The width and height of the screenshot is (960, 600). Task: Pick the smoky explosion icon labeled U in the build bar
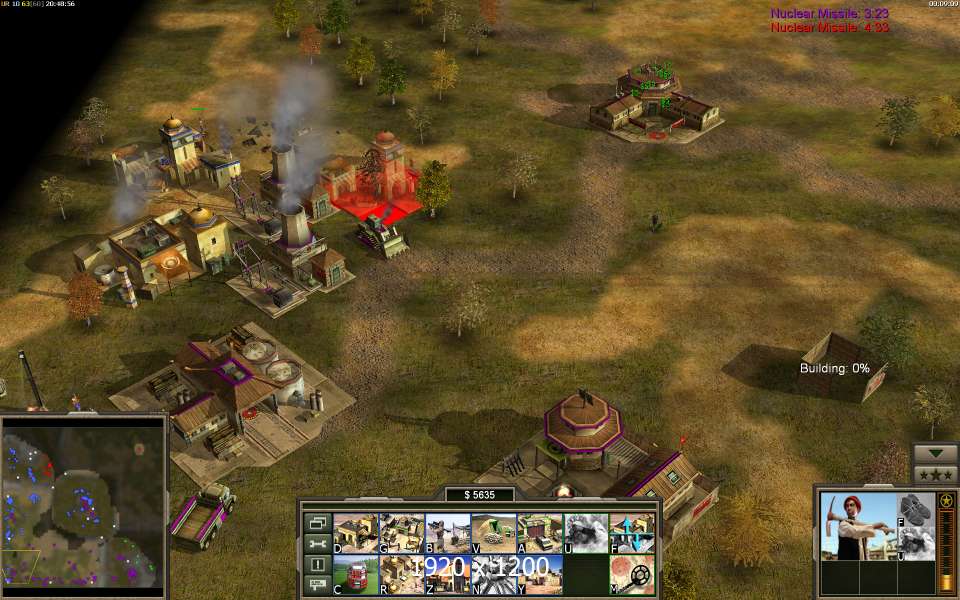point(586,534)
